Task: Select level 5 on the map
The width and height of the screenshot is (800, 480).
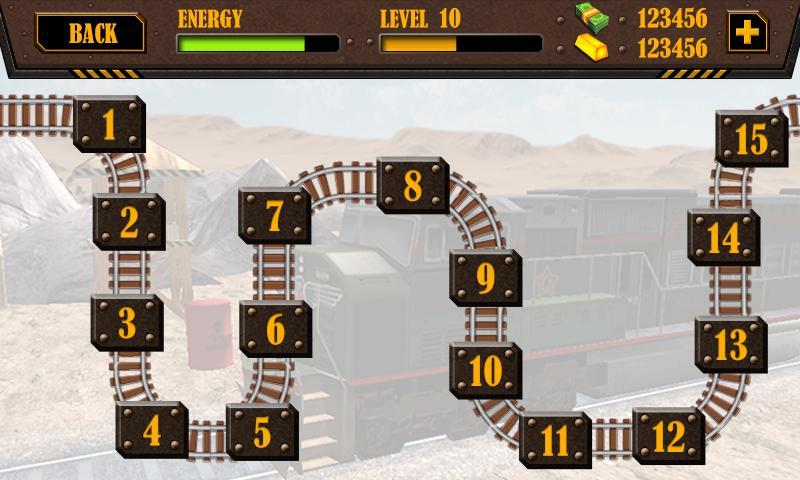Action: (x=262, y=431)
